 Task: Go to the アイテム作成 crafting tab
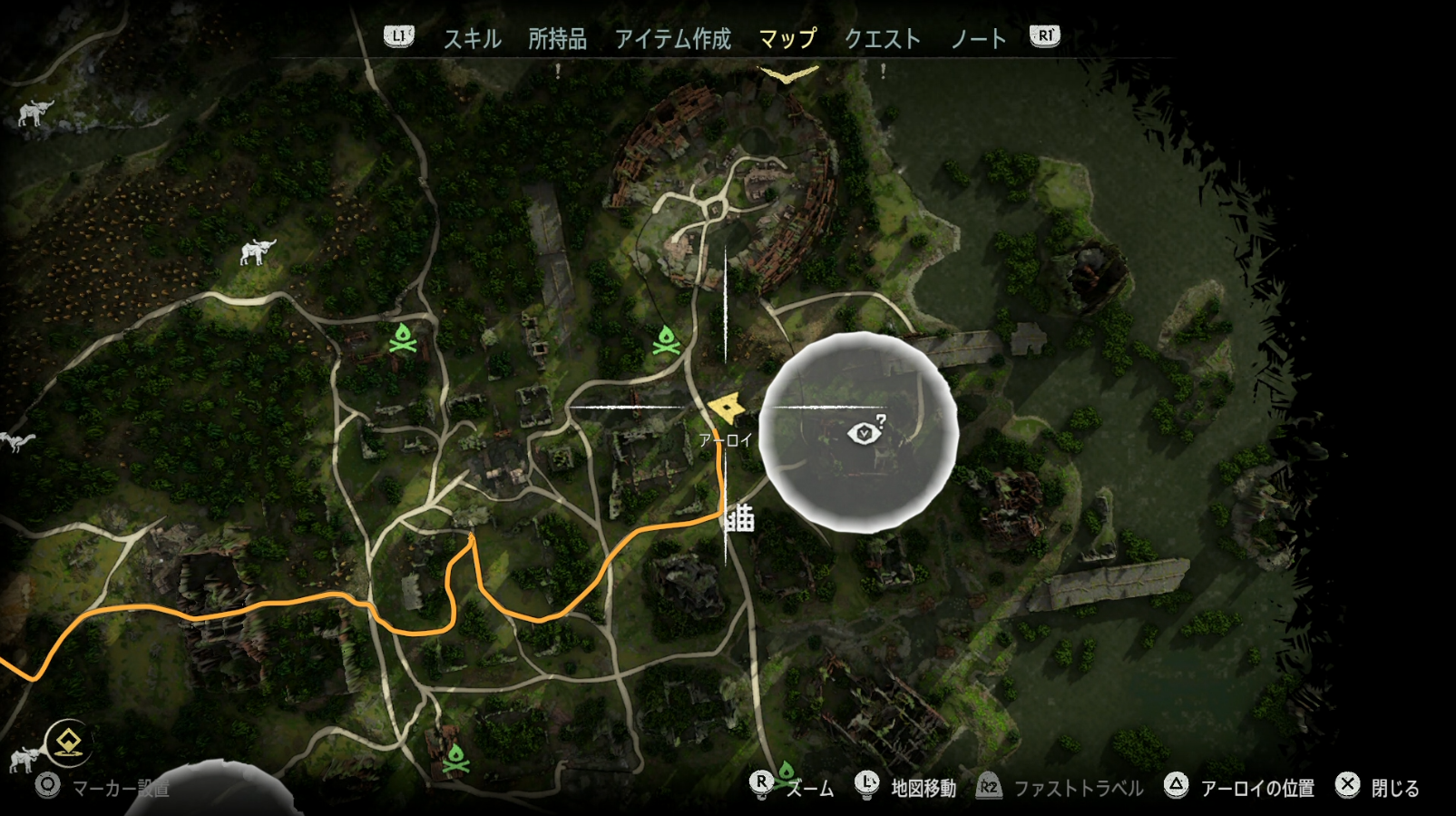click(x=672, y=38)
